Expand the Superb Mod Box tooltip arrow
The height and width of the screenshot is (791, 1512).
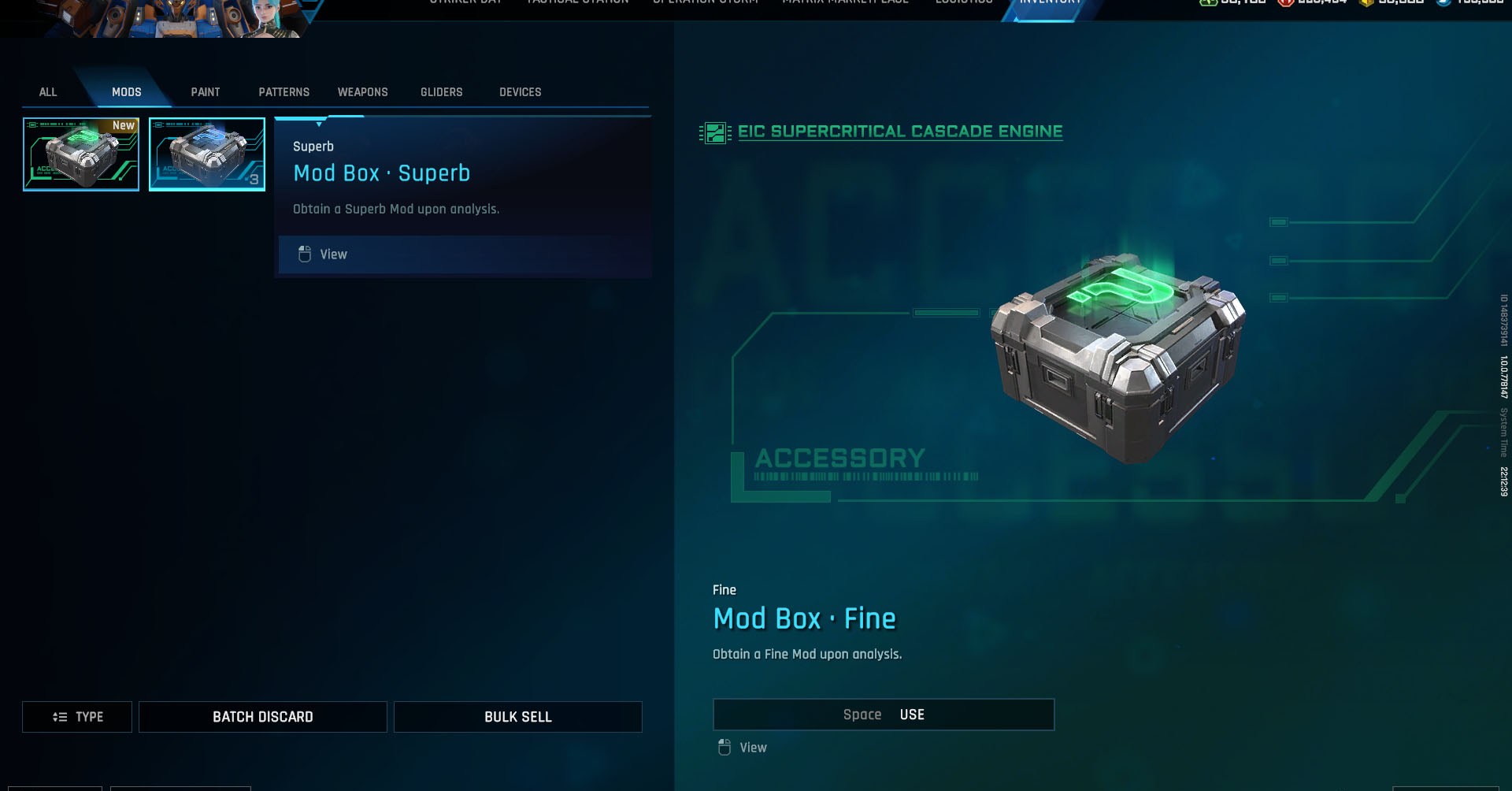pos(318,123)
